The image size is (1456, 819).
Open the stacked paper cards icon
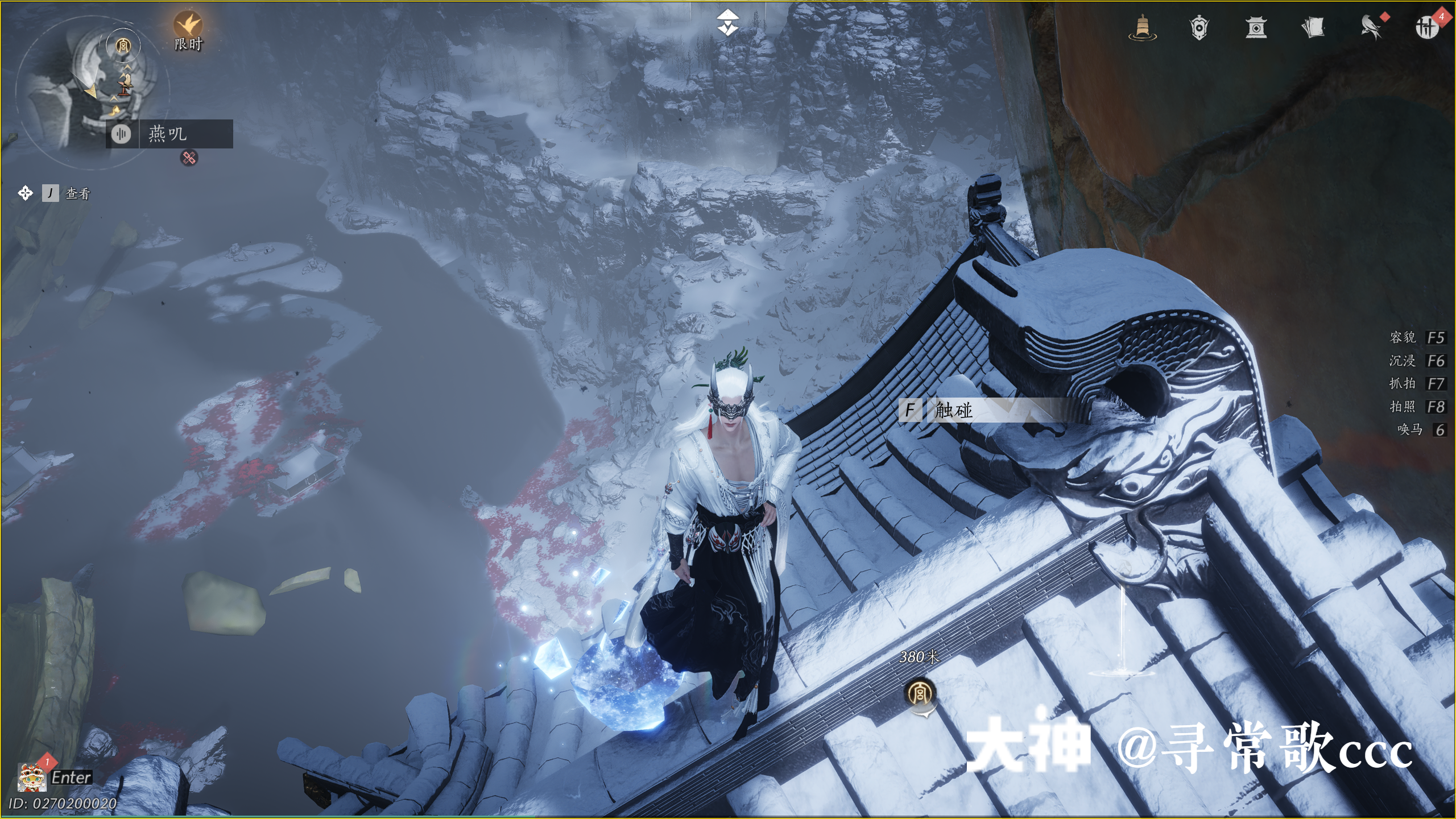[1313, 27]
